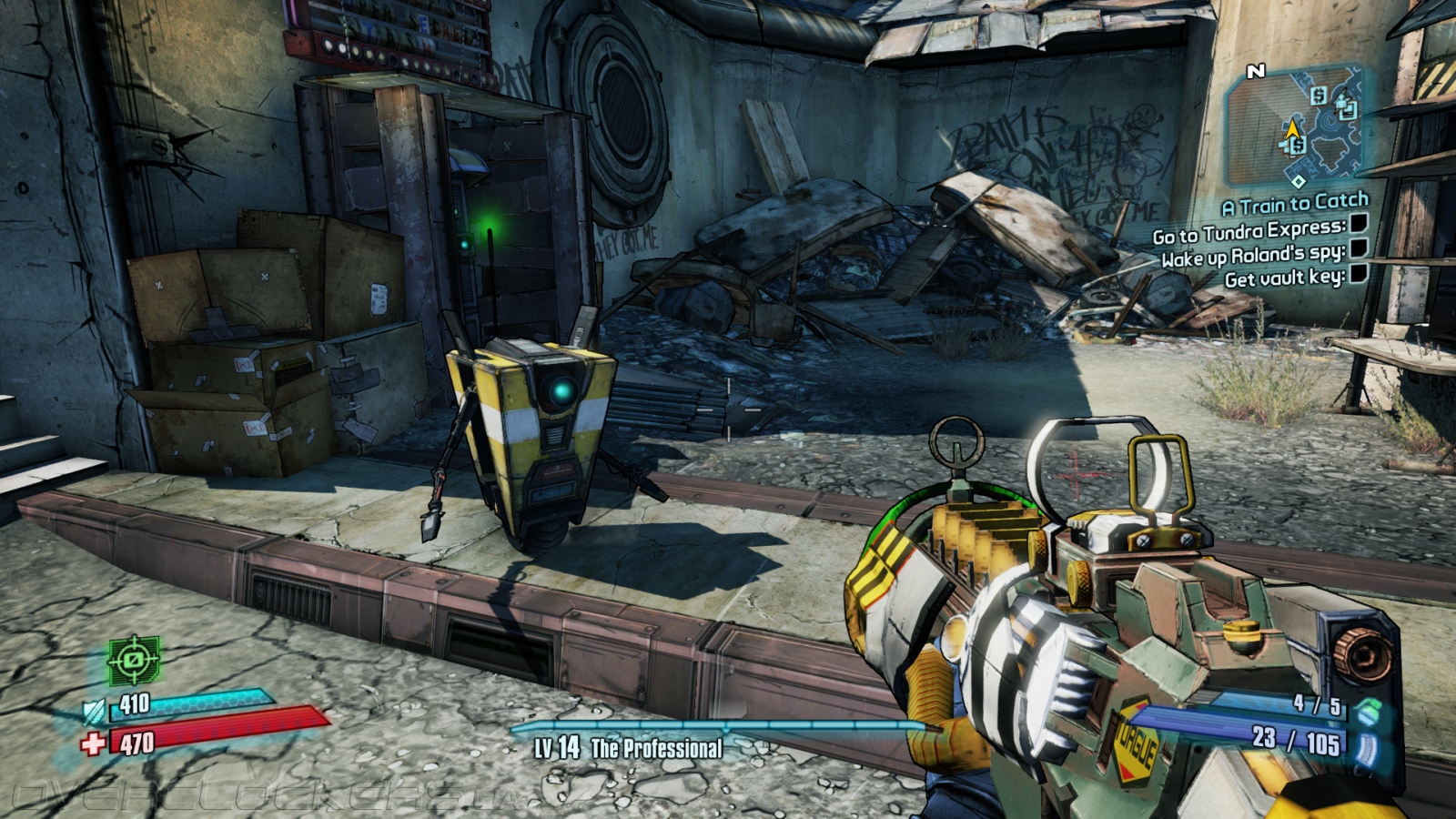Tick the "Go to Tundra Express" objective checkbox
Viewport: 1456px width, 819px height.
(1358, 224)
